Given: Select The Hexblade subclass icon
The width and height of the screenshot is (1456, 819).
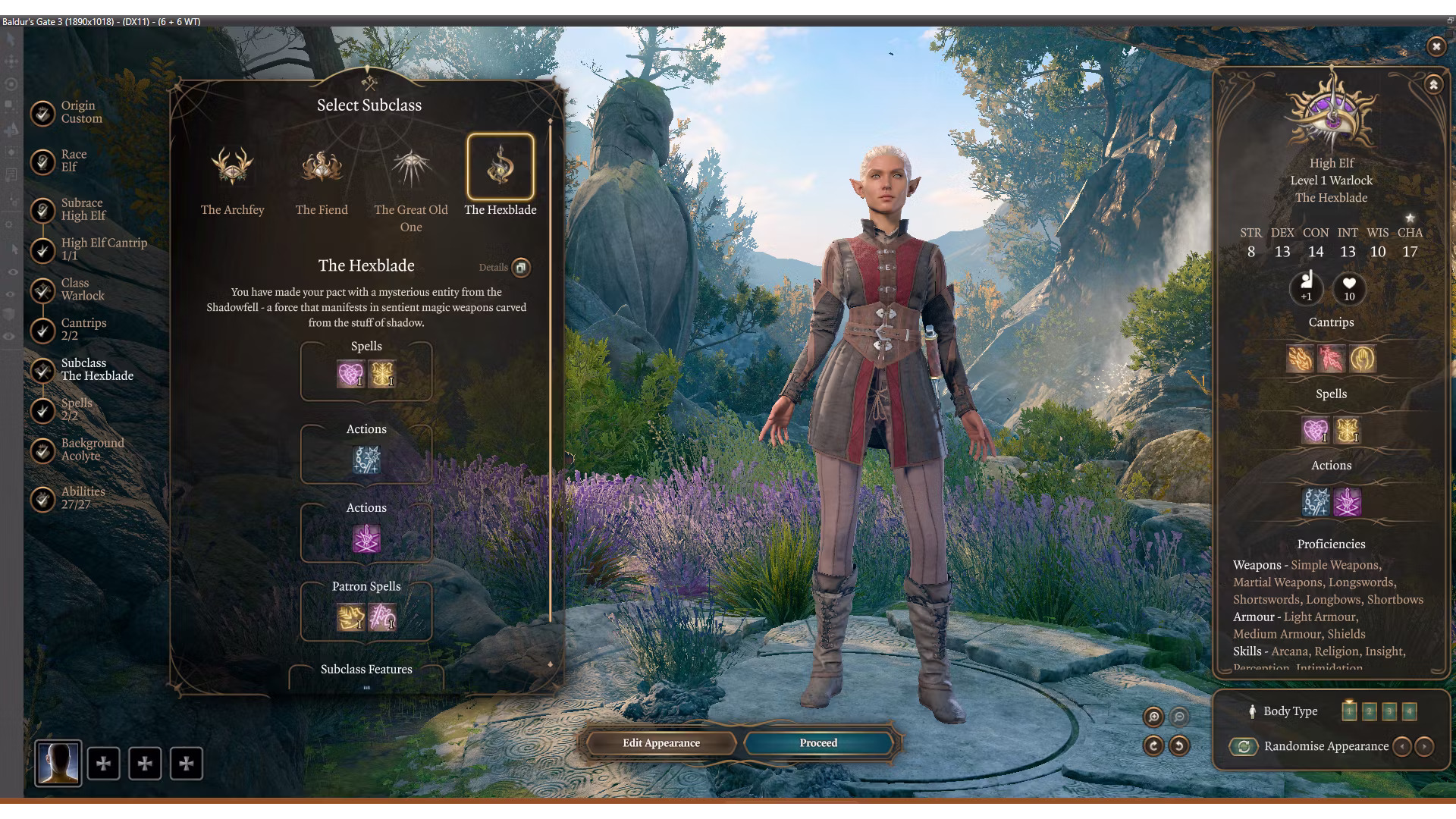Looking at the screenshot, I should coord(500,168).
